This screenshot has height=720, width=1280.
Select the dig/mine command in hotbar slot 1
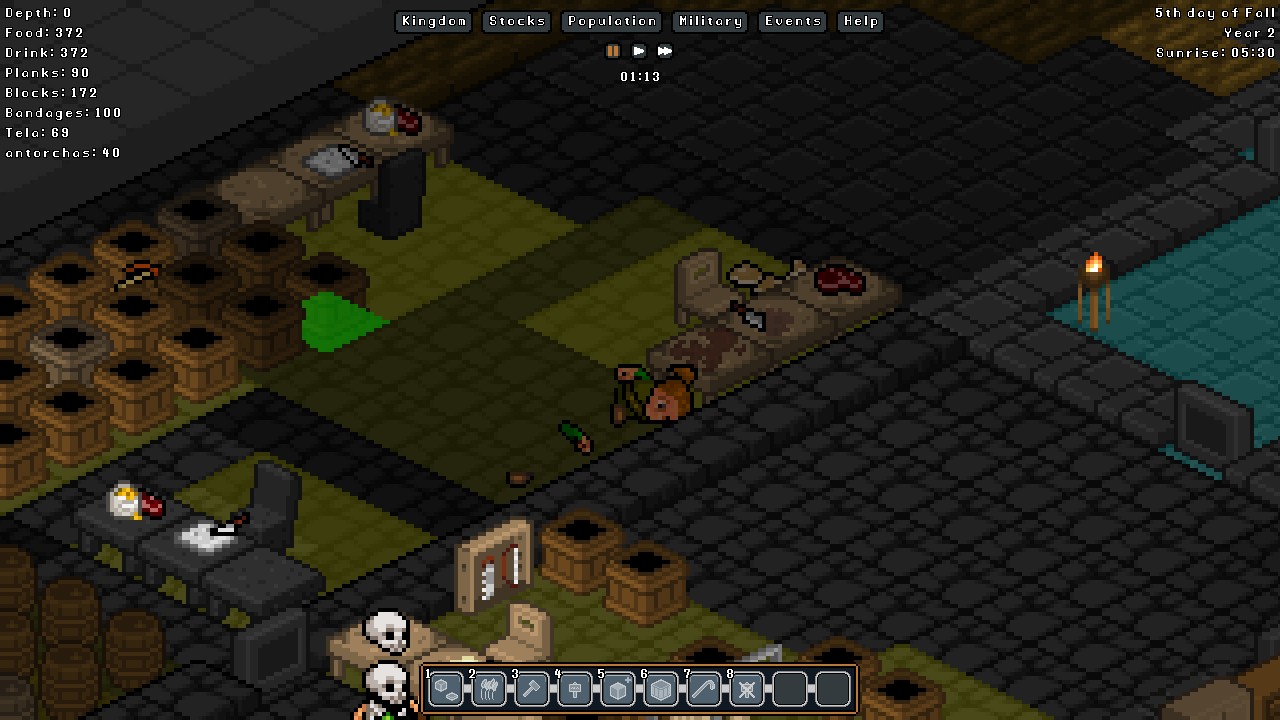445,688
